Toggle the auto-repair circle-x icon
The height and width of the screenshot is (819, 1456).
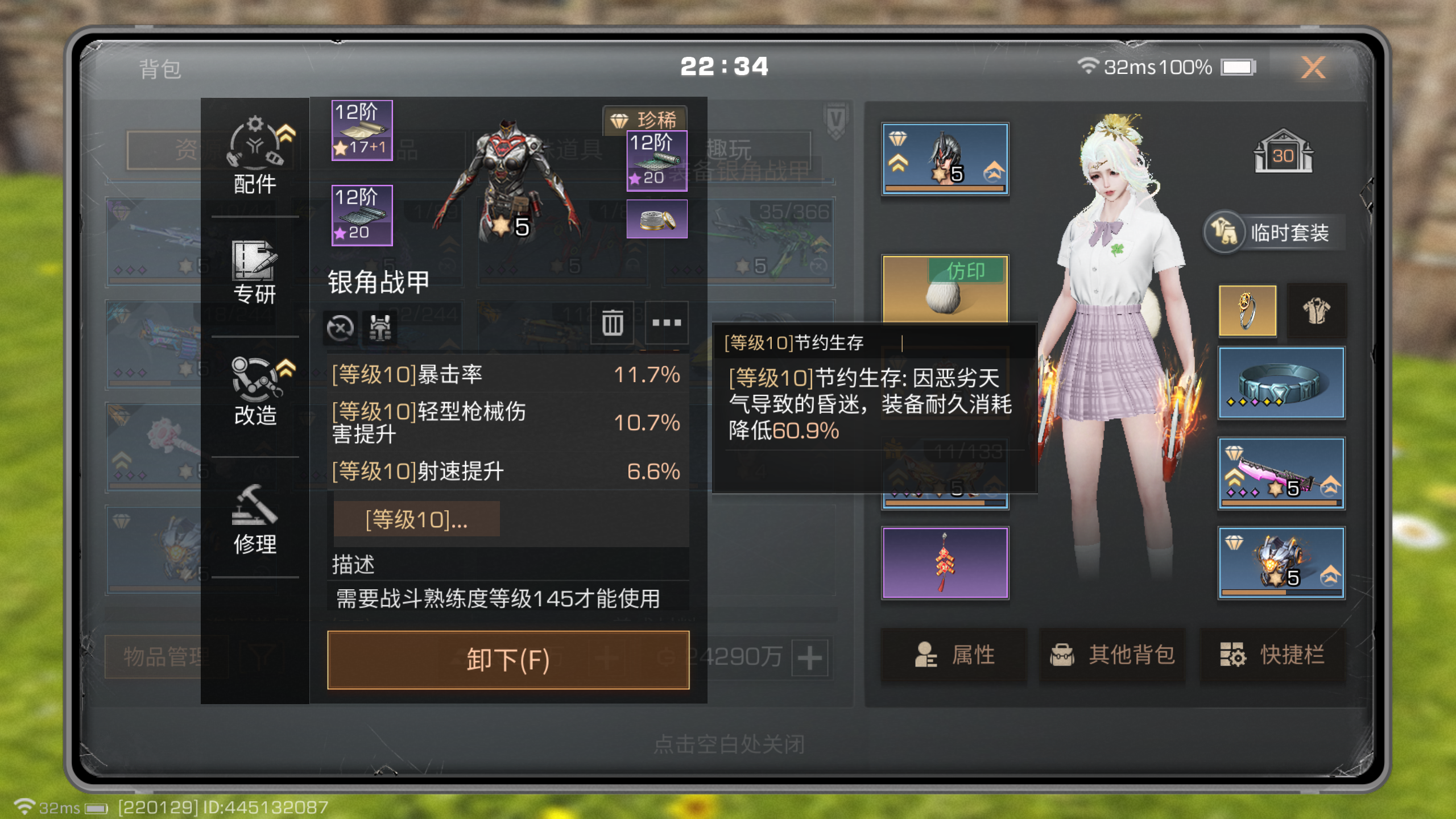pyautogui.click(x=340, y=327)
